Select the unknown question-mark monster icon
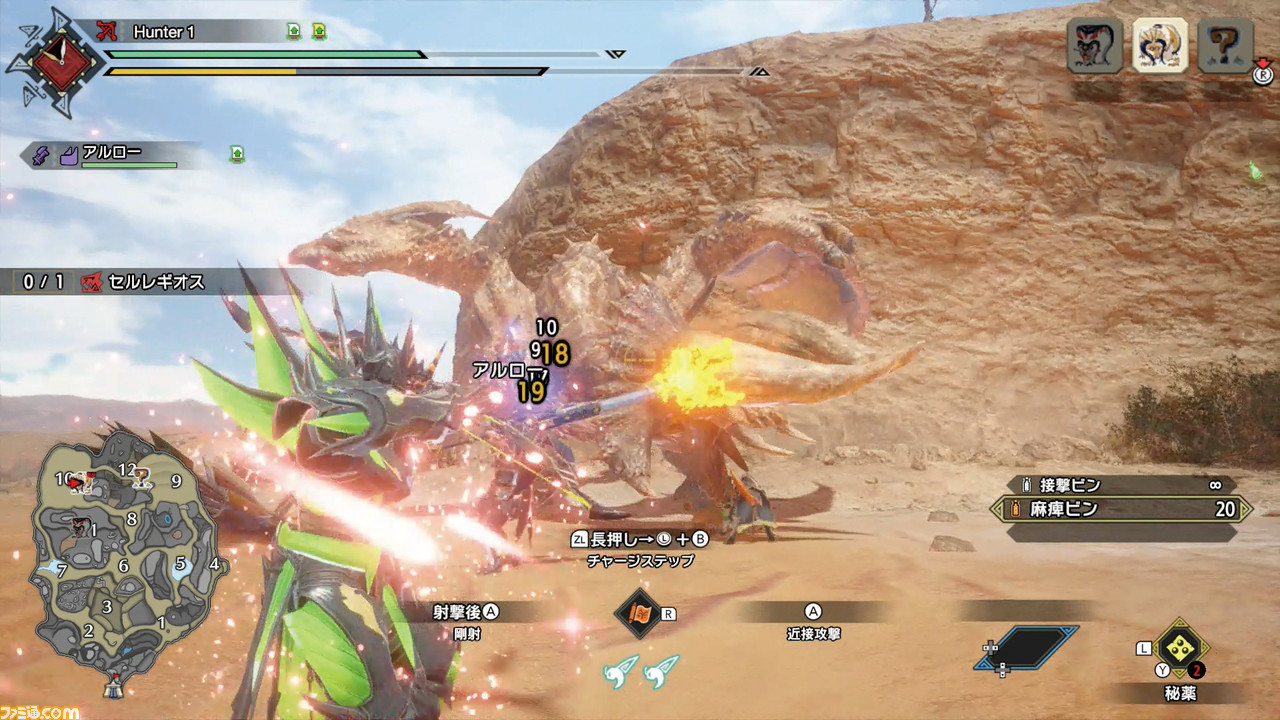1280x720 pixels. click(x=1225, y=46)
